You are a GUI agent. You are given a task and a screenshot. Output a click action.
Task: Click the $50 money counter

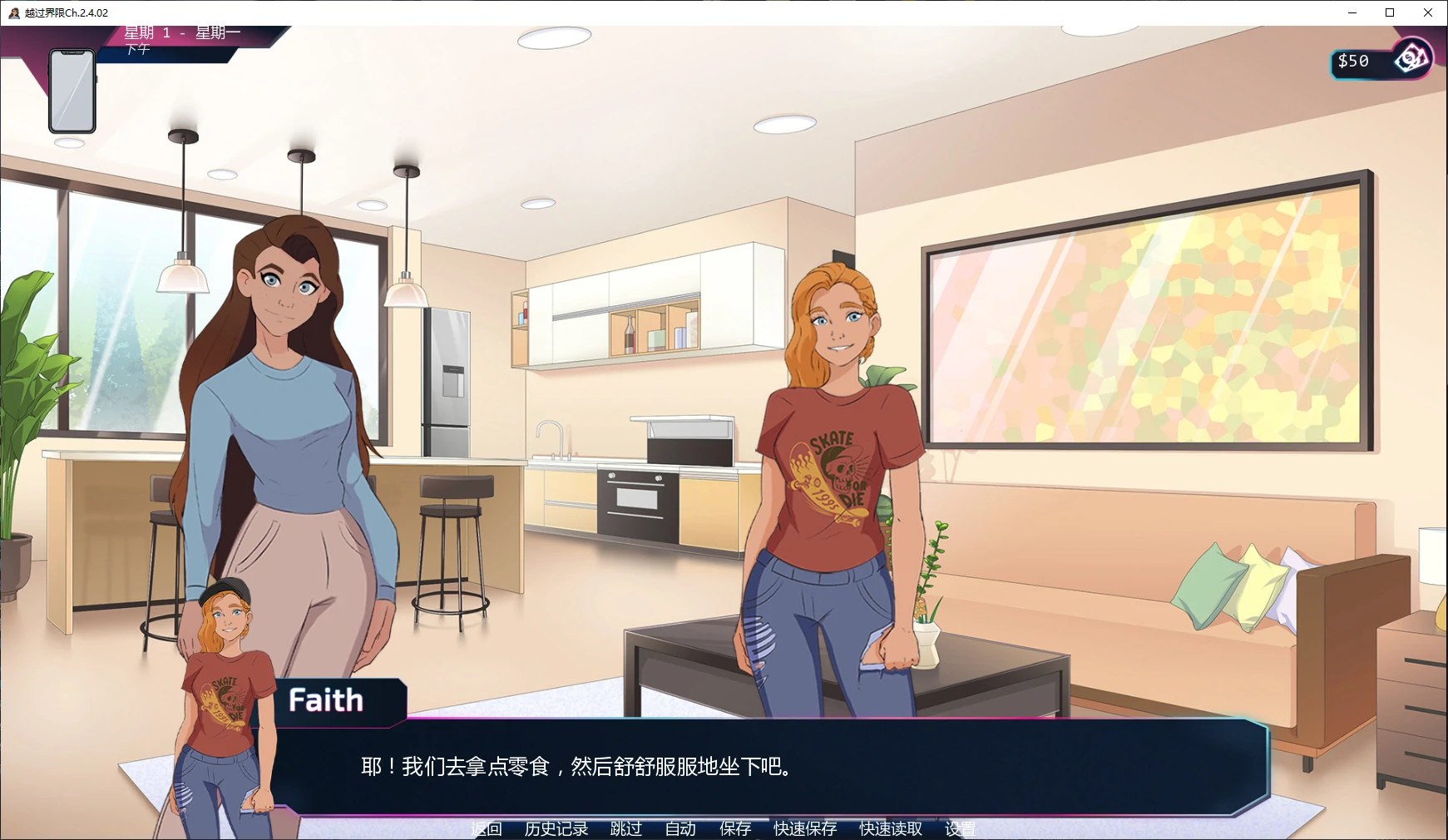(x=1354, y=59)
